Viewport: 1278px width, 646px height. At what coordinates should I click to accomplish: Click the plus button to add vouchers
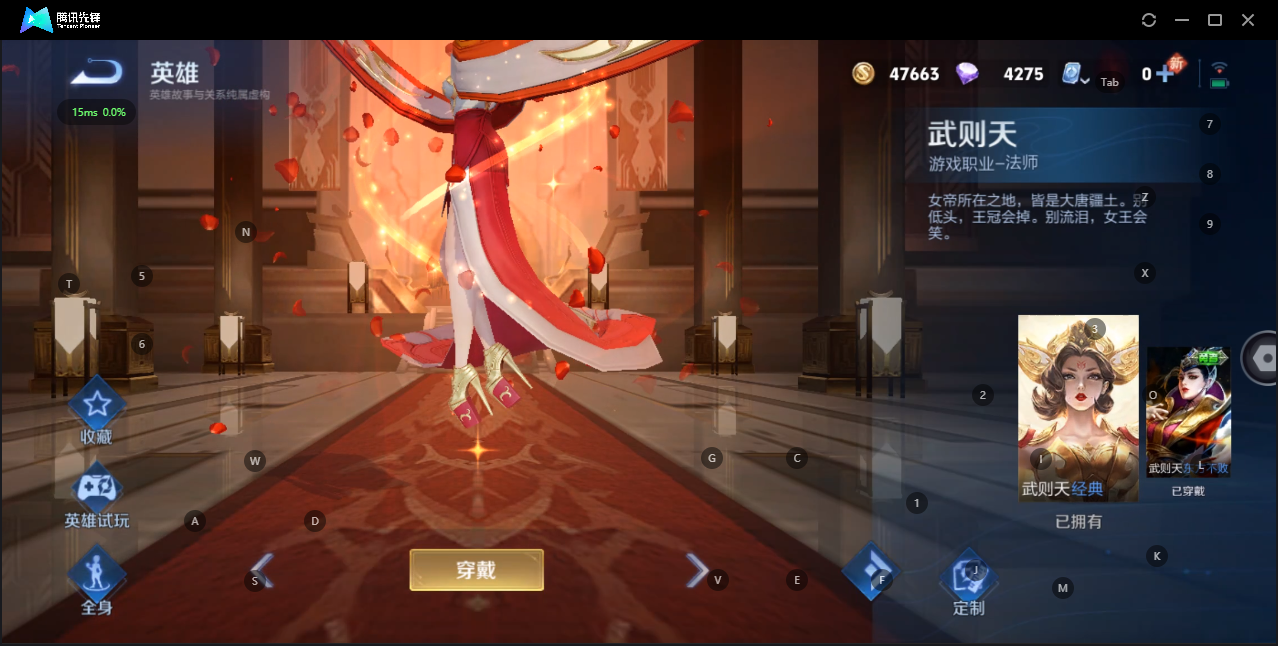tap(1163, 74)
